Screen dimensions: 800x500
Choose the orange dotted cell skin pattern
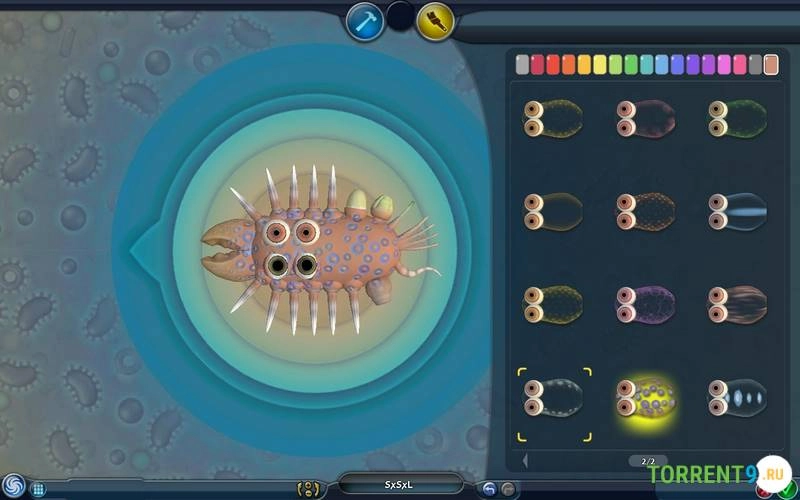pyautogui.click(x=645, y=211)
